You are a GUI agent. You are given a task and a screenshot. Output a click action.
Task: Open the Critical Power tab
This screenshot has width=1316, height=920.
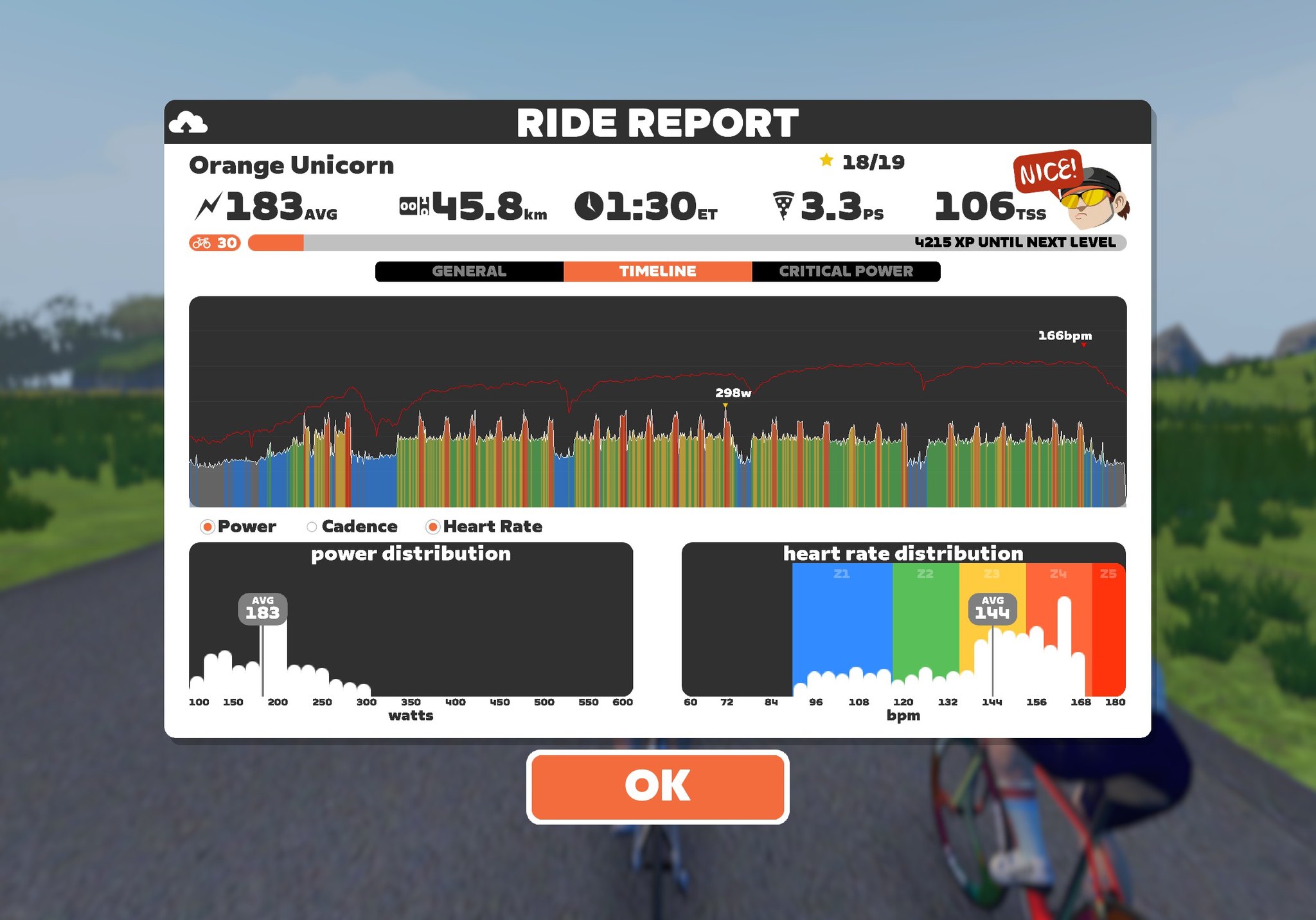pyautogui.click(x=846, y=271)
